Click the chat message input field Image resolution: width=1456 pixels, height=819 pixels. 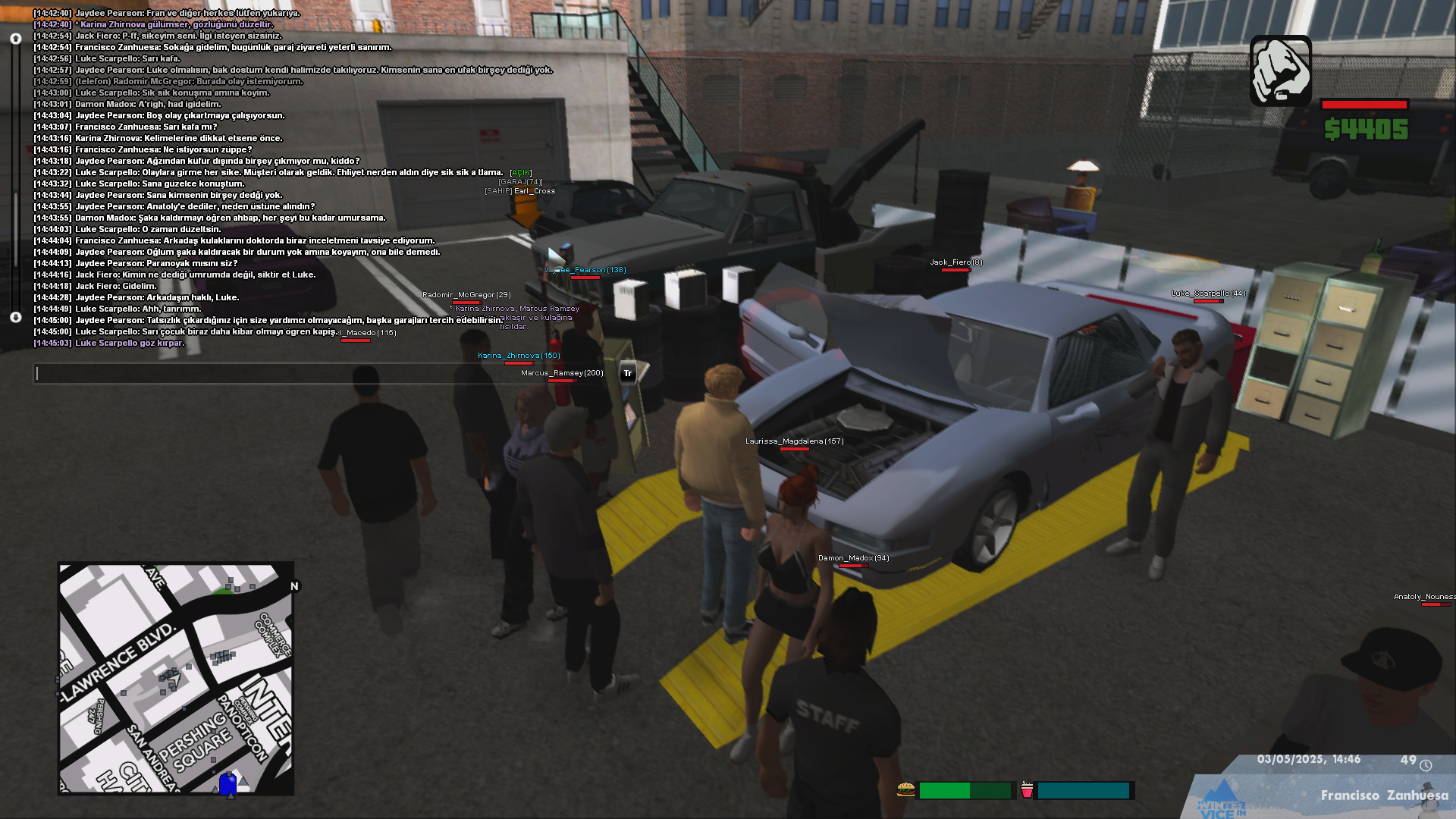coord(326,373)
